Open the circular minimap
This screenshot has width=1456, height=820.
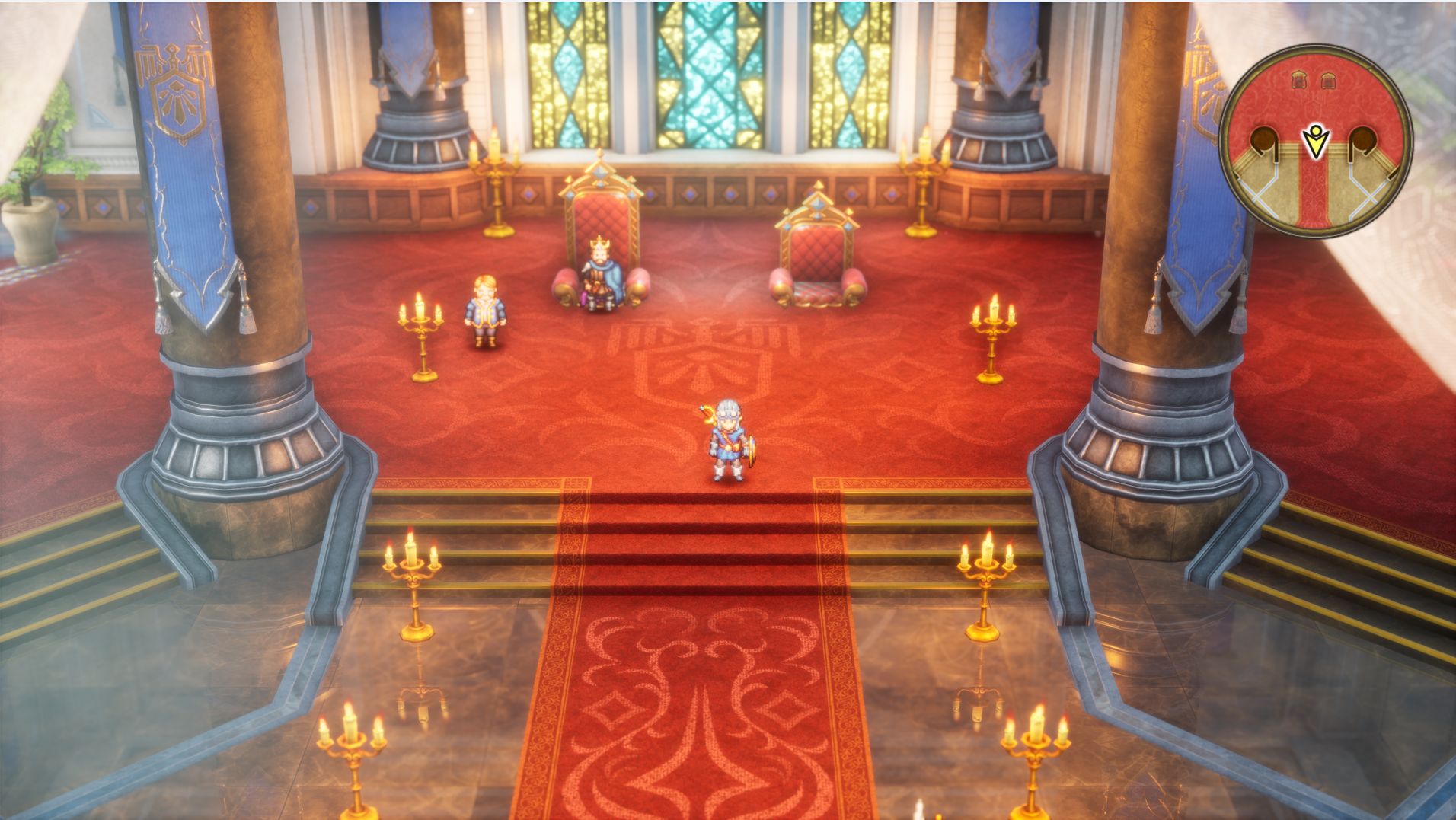(1316, 142)
